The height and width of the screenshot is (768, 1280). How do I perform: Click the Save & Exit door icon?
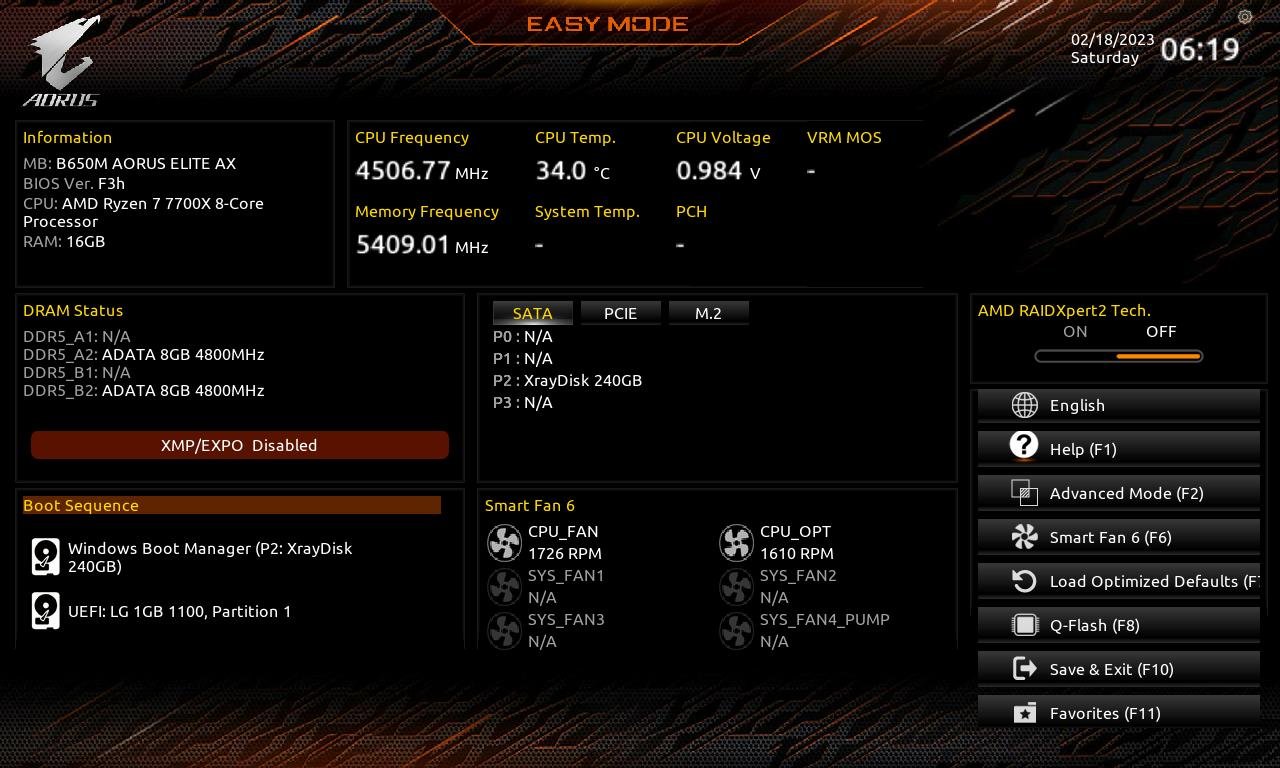click(1024, 669)
